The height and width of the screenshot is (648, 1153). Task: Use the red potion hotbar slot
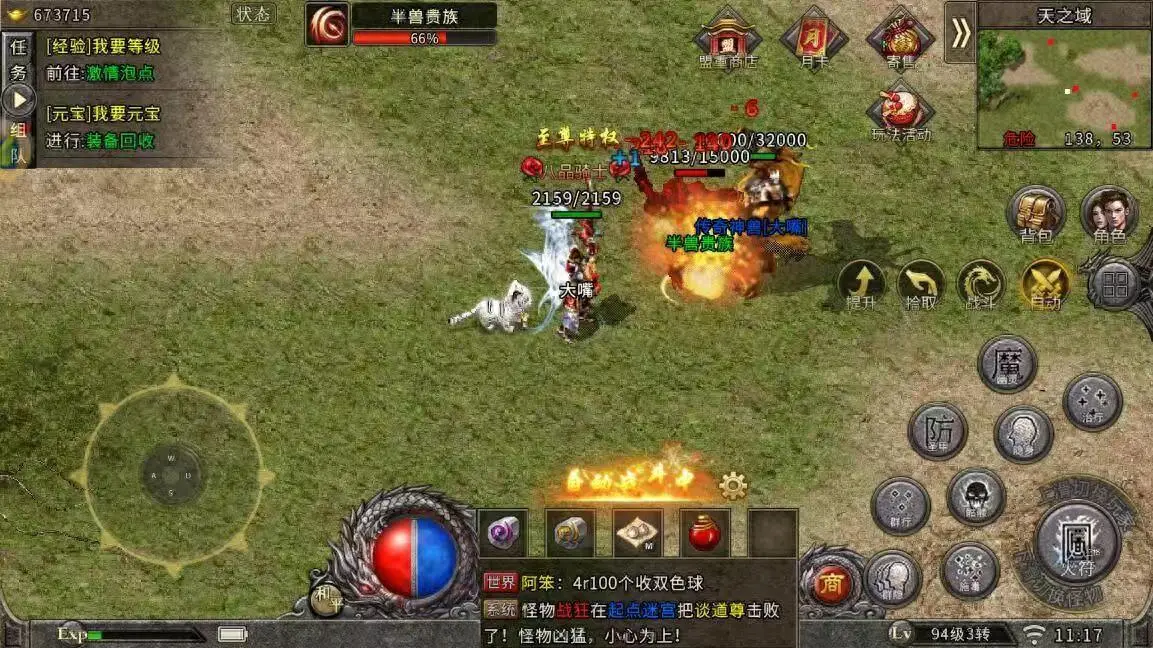[705, 533]
